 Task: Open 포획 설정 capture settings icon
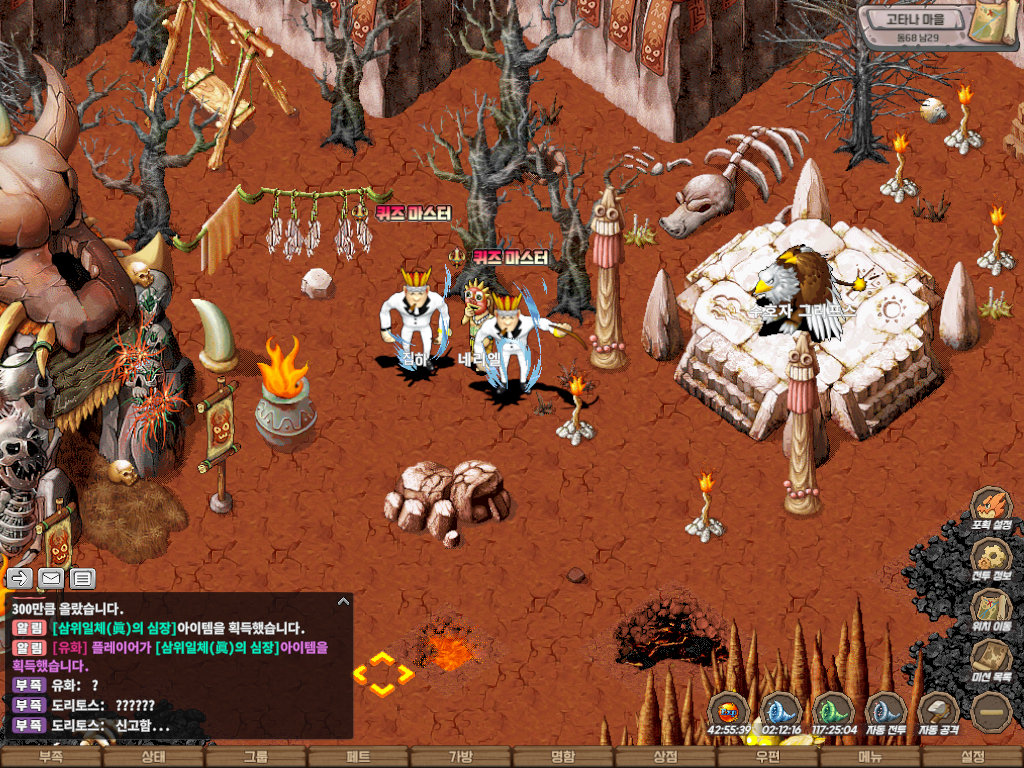point(991,506)
